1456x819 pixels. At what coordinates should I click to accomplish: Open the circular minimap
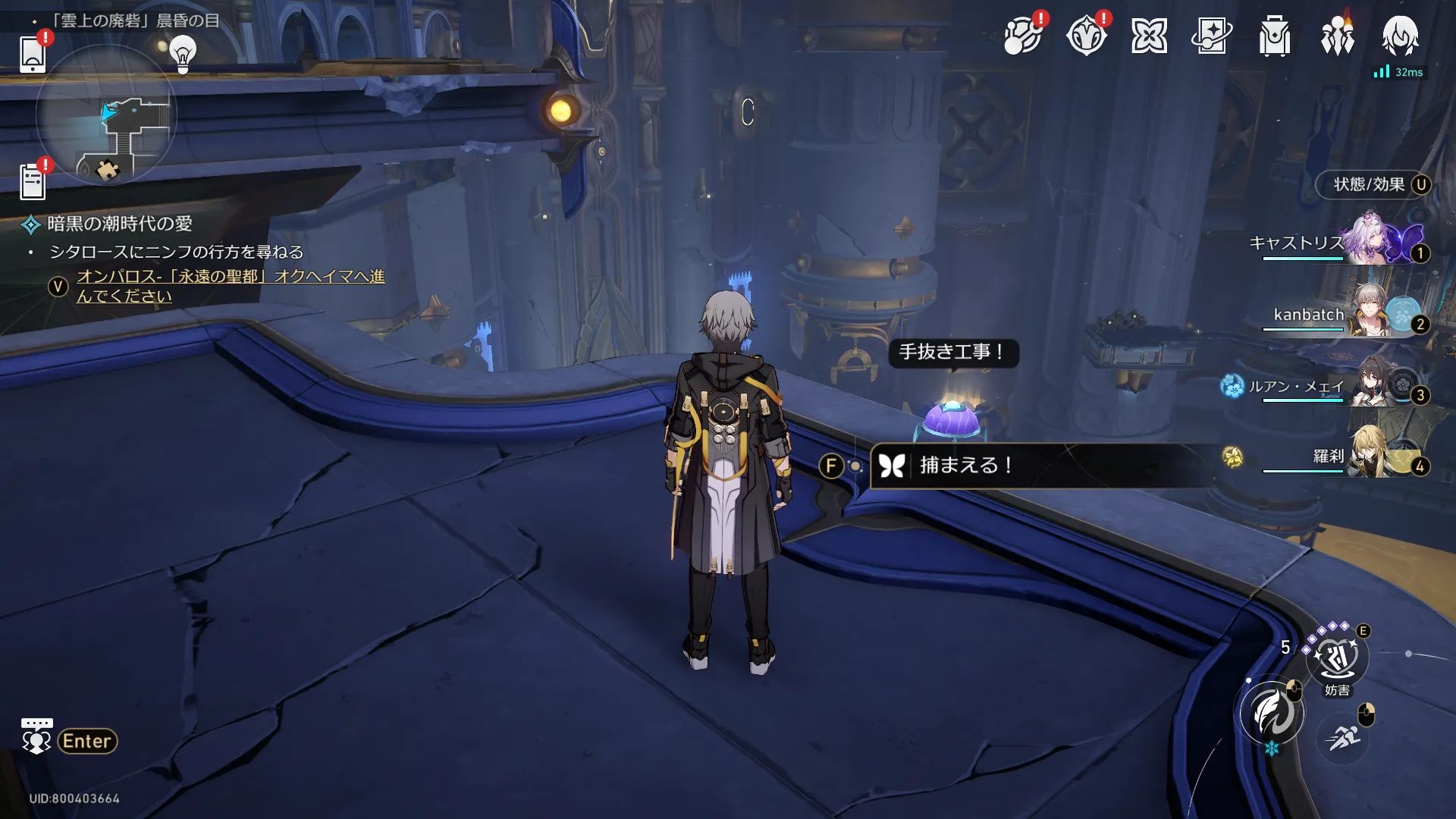(x=106, y=115)
